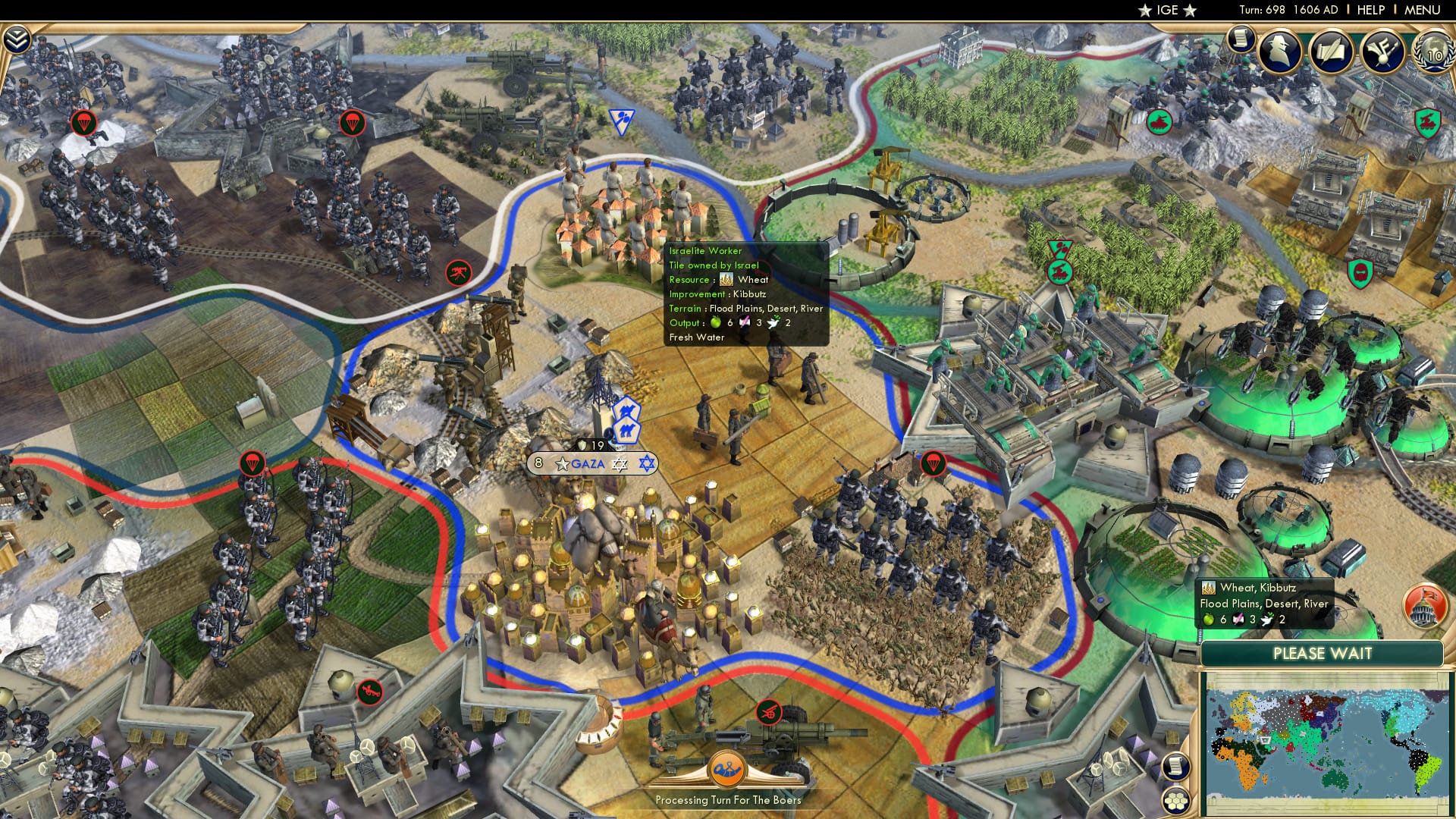This screenshot has height=819, width=1456.
Task: Open the notification log scroll at top right
Action: 1241,42
